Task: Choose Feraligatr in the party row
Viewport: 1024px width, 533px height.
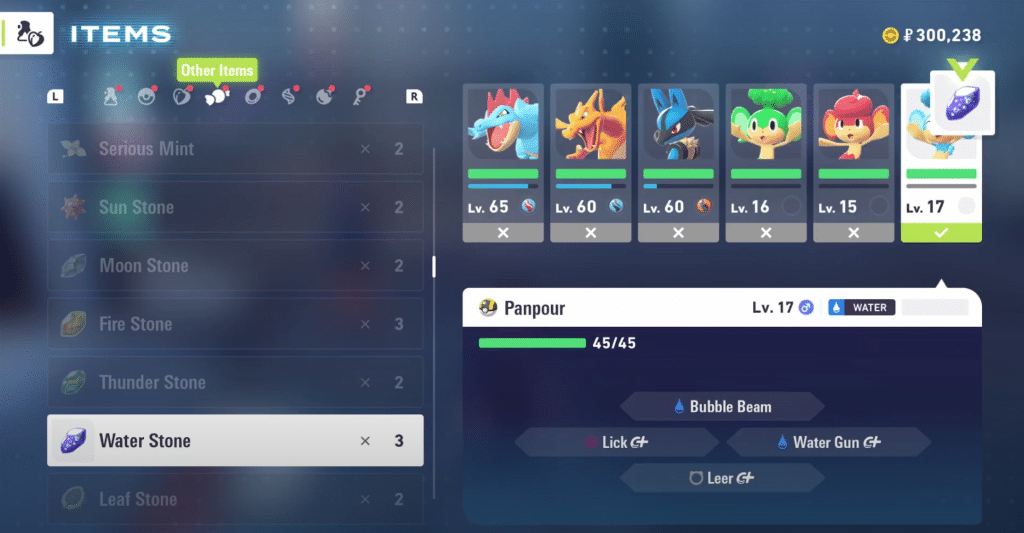Action: coord(503,163)
